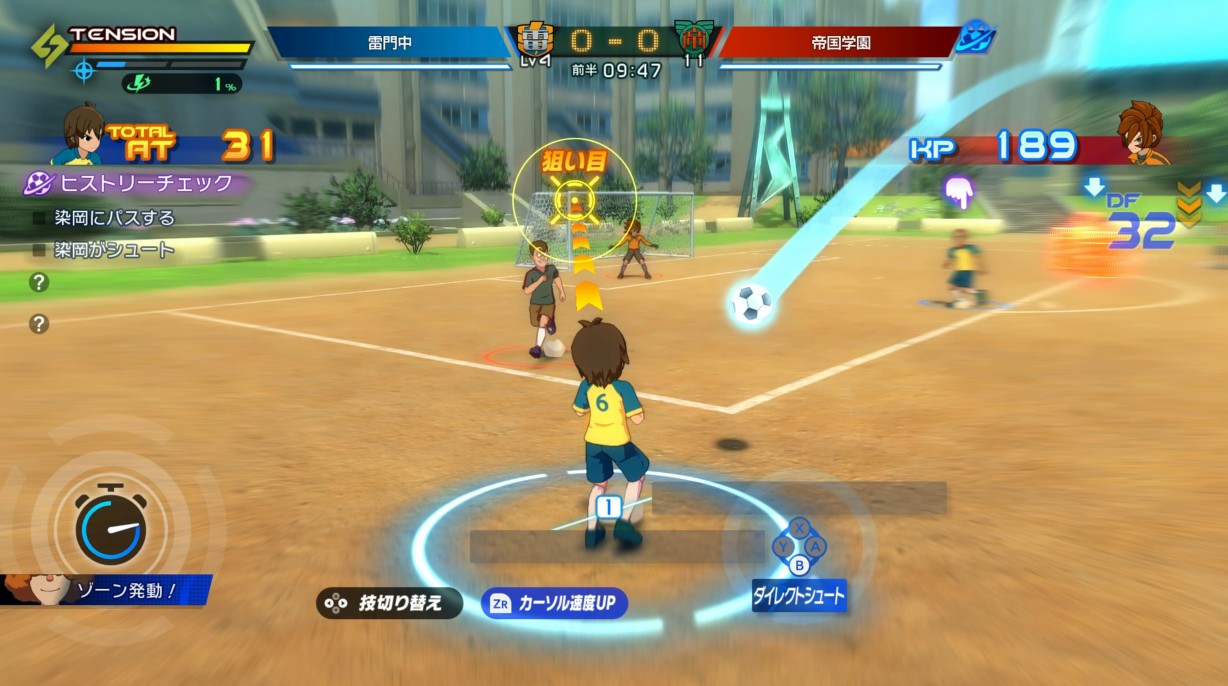Activate the カーソル速度UP cursor speed option
The width and height of the screenshot is (1228, 686).
[x=554, y=603]
